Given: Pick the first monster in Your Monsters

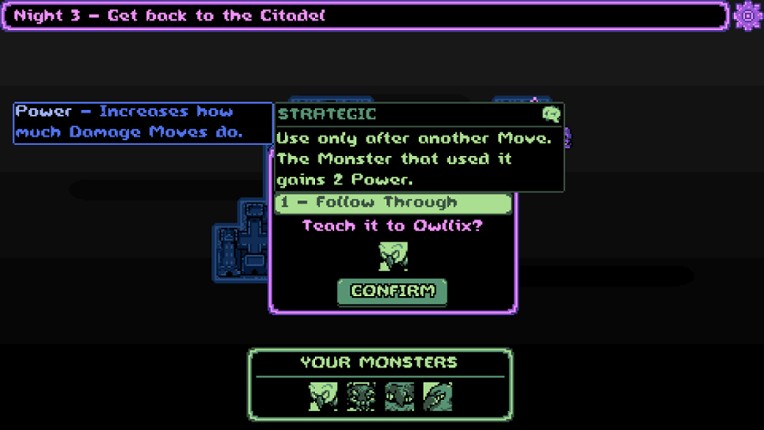Looking at the screenshot, I should pyautogui.click(x=323, y=396).
